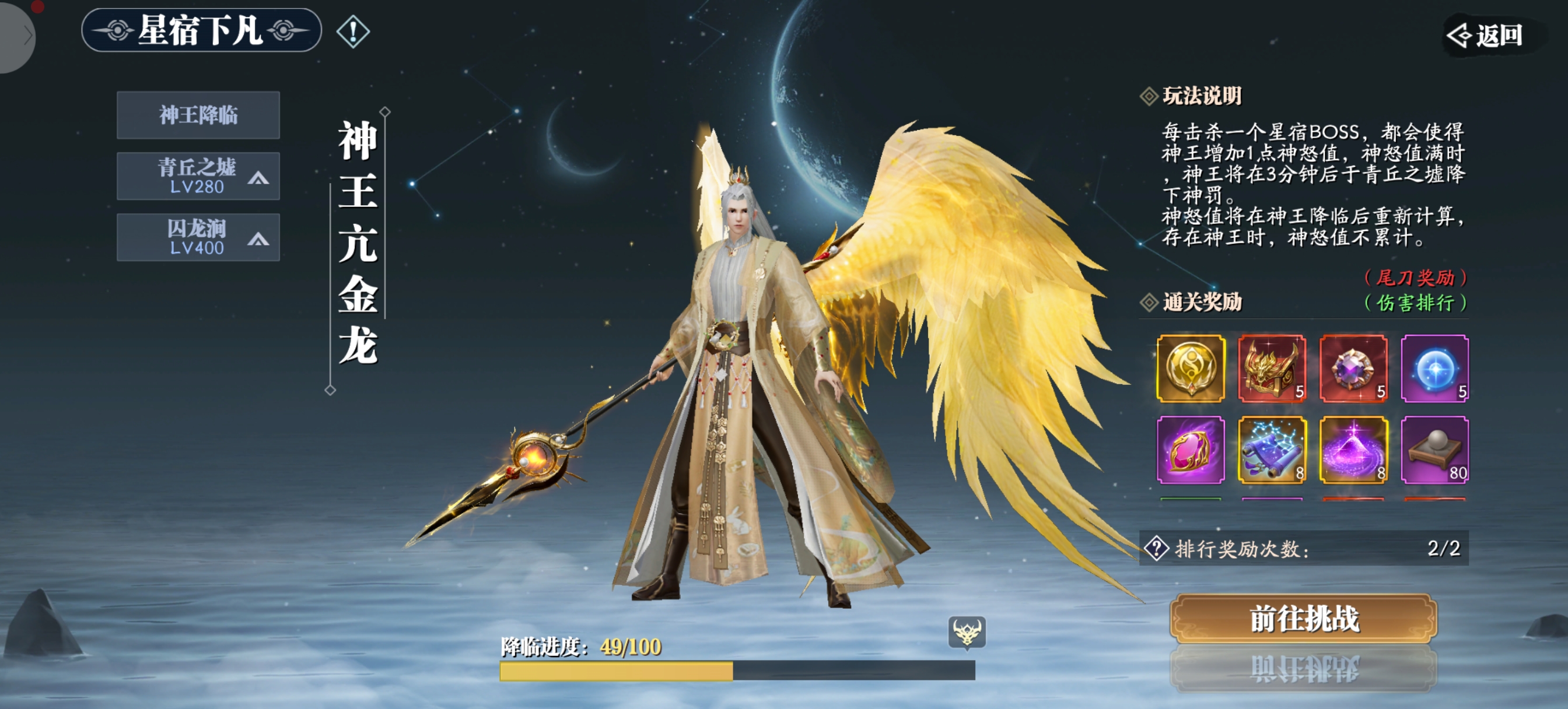
Task: Switch to the 神王降临 tab
Action: click(198, 115)
